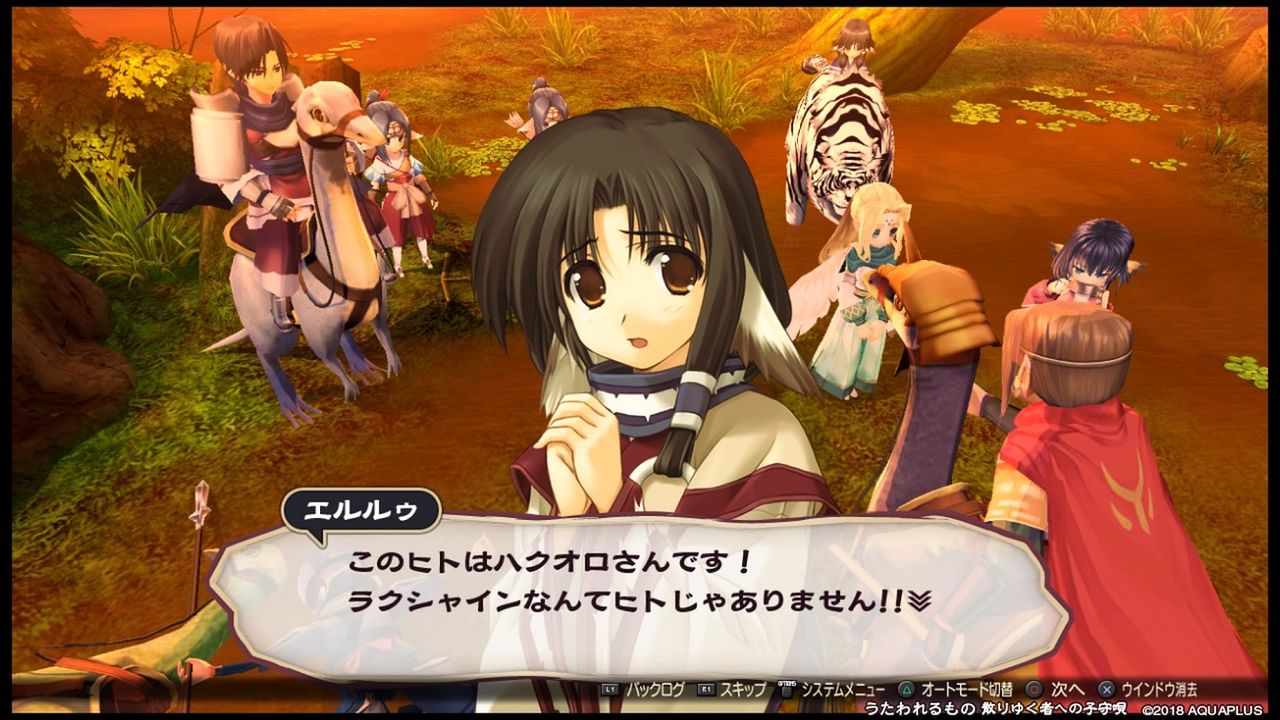This screenshot has height=720, width=1280.
Task: Click the ©2018 AQUAPLUS copyright text
Action: (x=1203, y=710)
